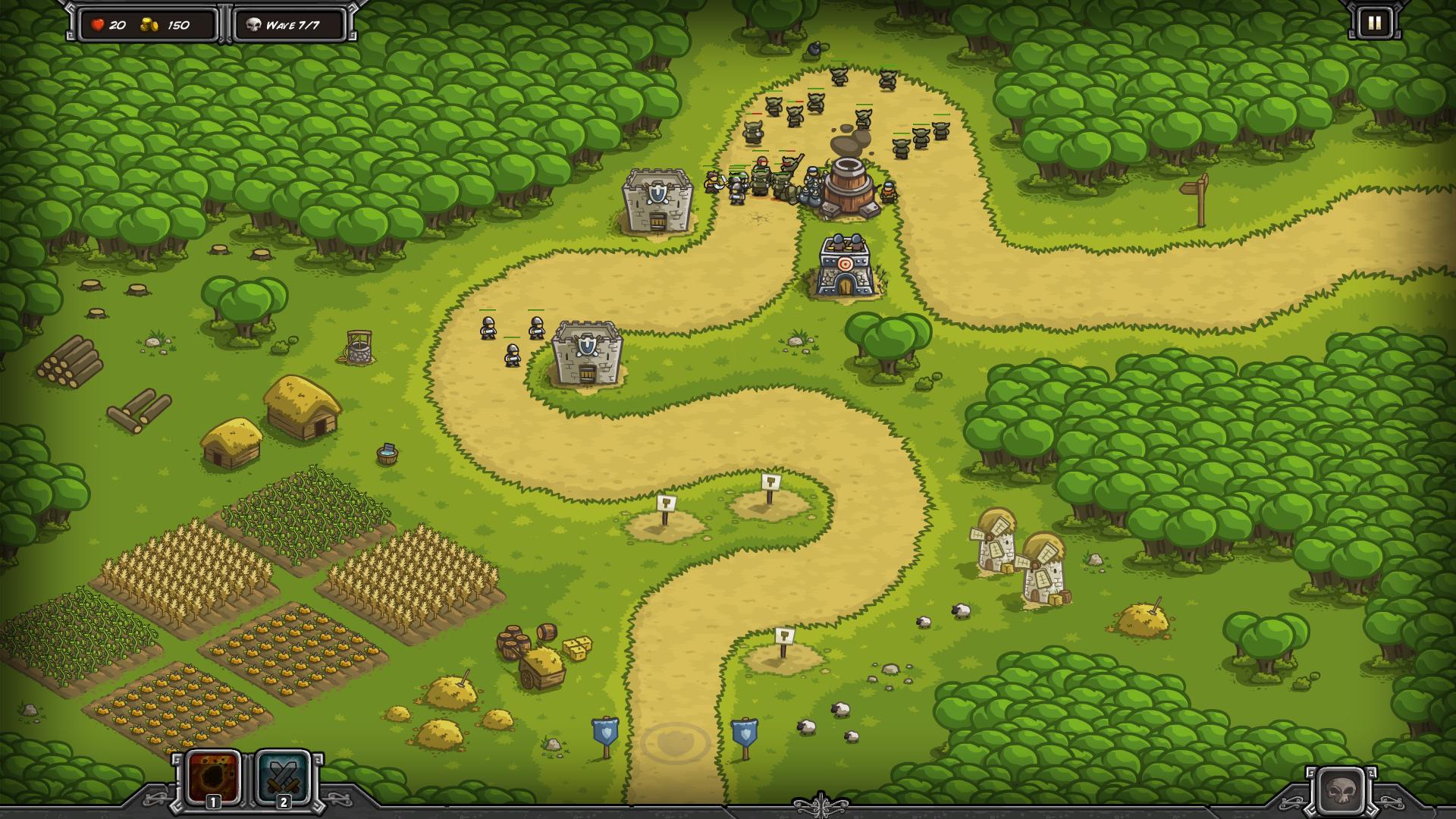
Task: Call reinforcements with the crossed swords ability
Action: [x=283, y=777]
